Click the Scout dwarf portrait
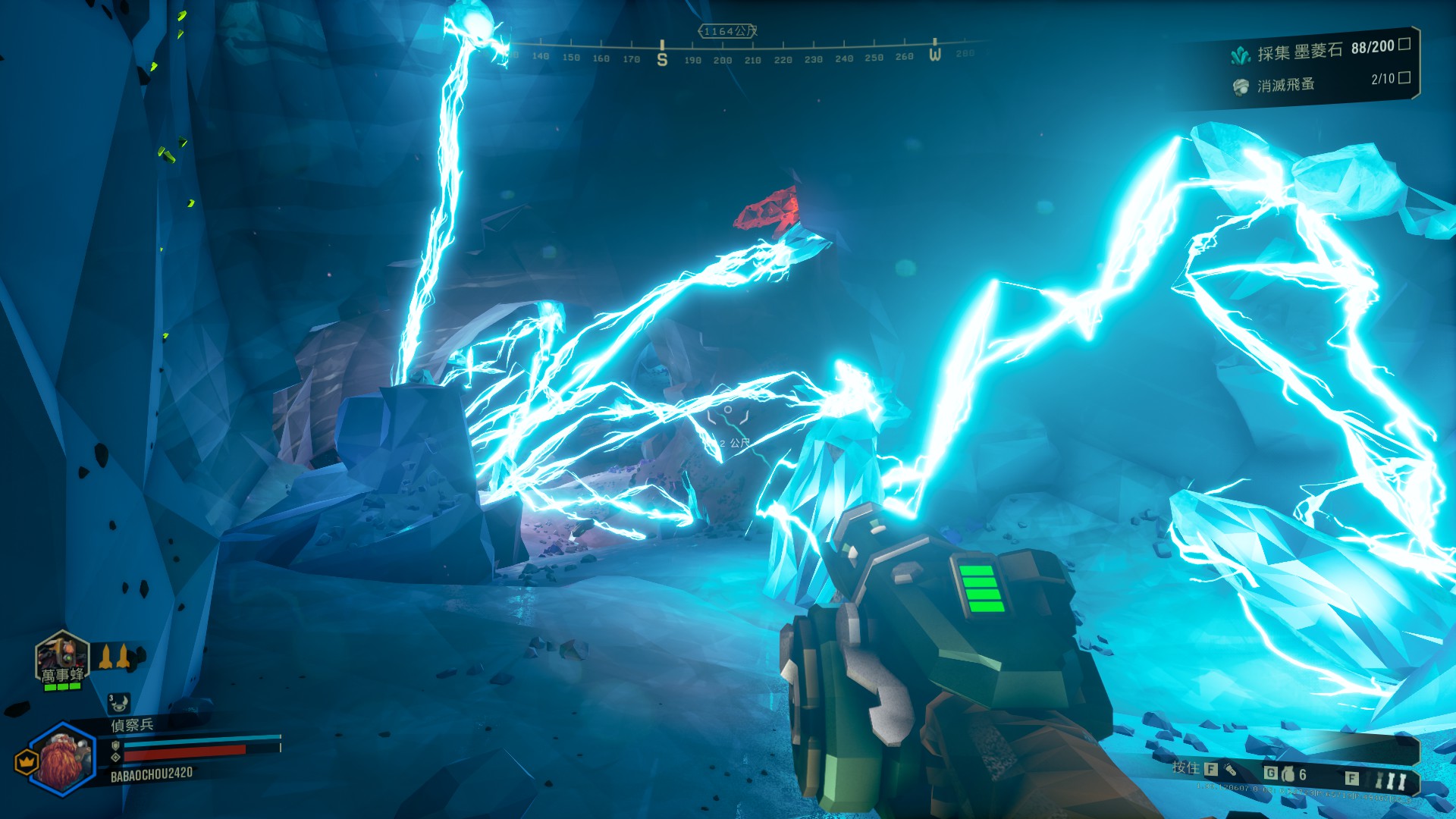Screen dimensions: 1456x819 tap(64, 758)
